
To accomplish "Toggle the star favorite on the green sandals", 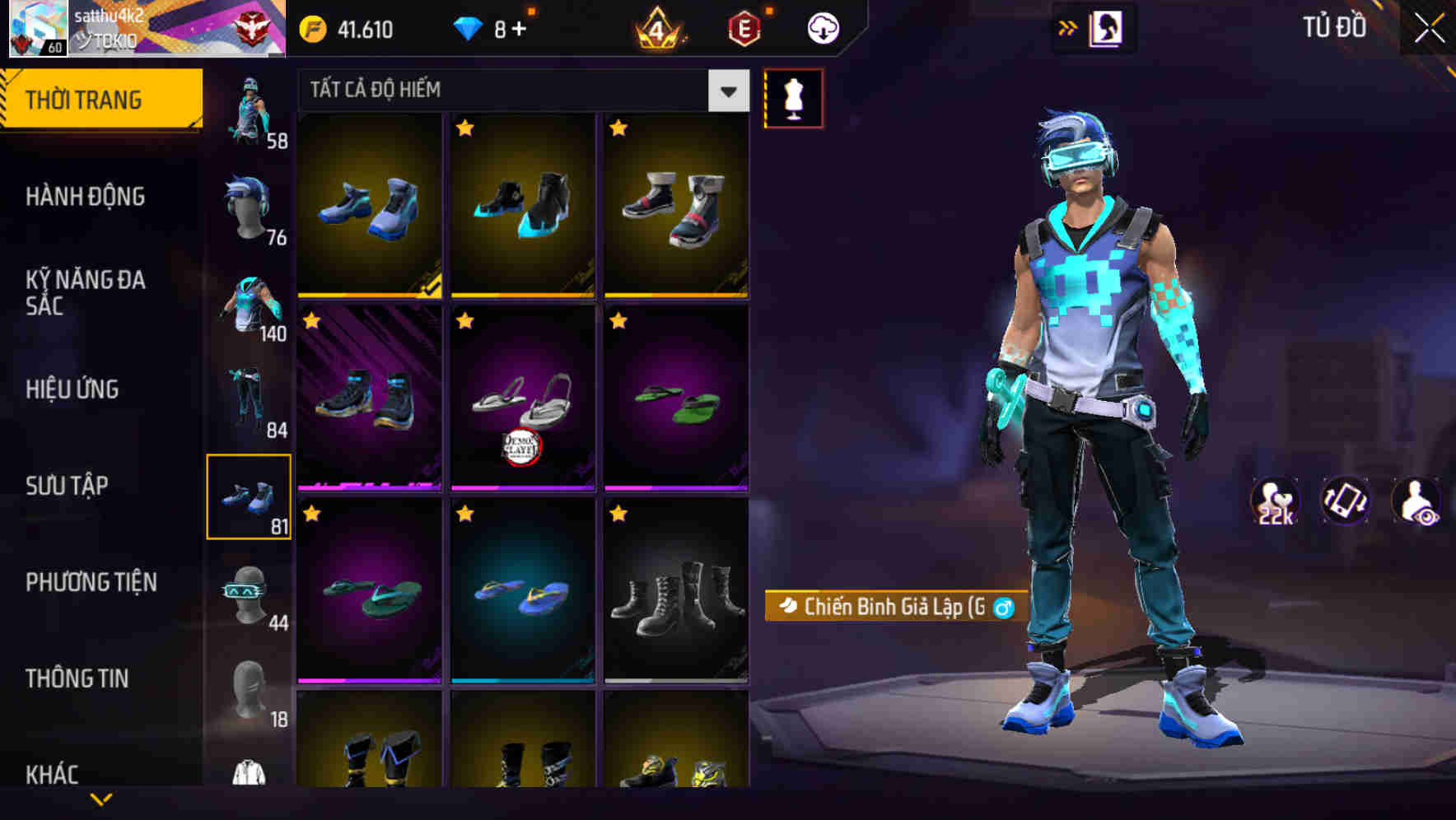I will (x=618, y=321).
